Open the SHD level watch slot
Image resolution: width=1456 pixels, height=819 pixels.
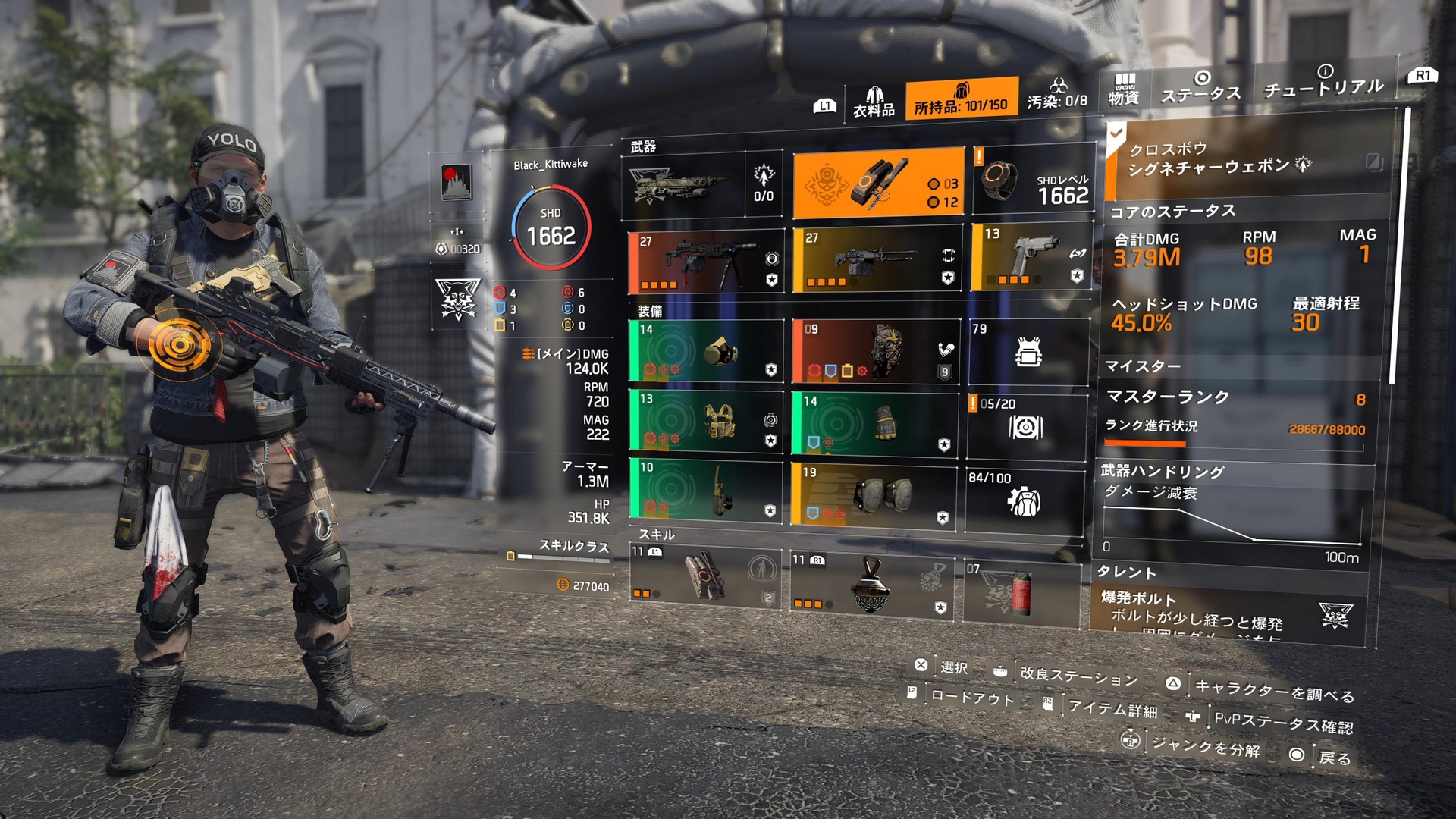[1033, 182]
